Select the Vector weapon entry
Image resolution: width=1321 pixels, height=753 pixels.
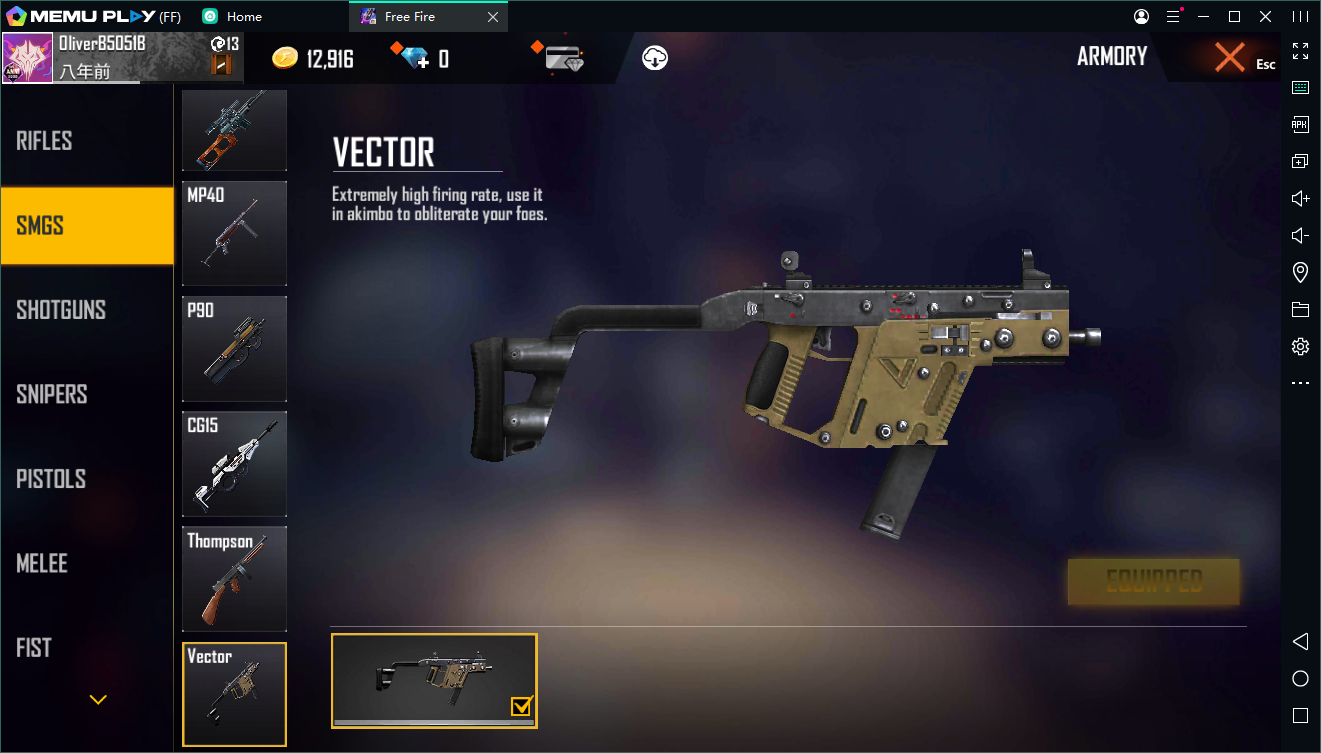(x=234, y=694)
